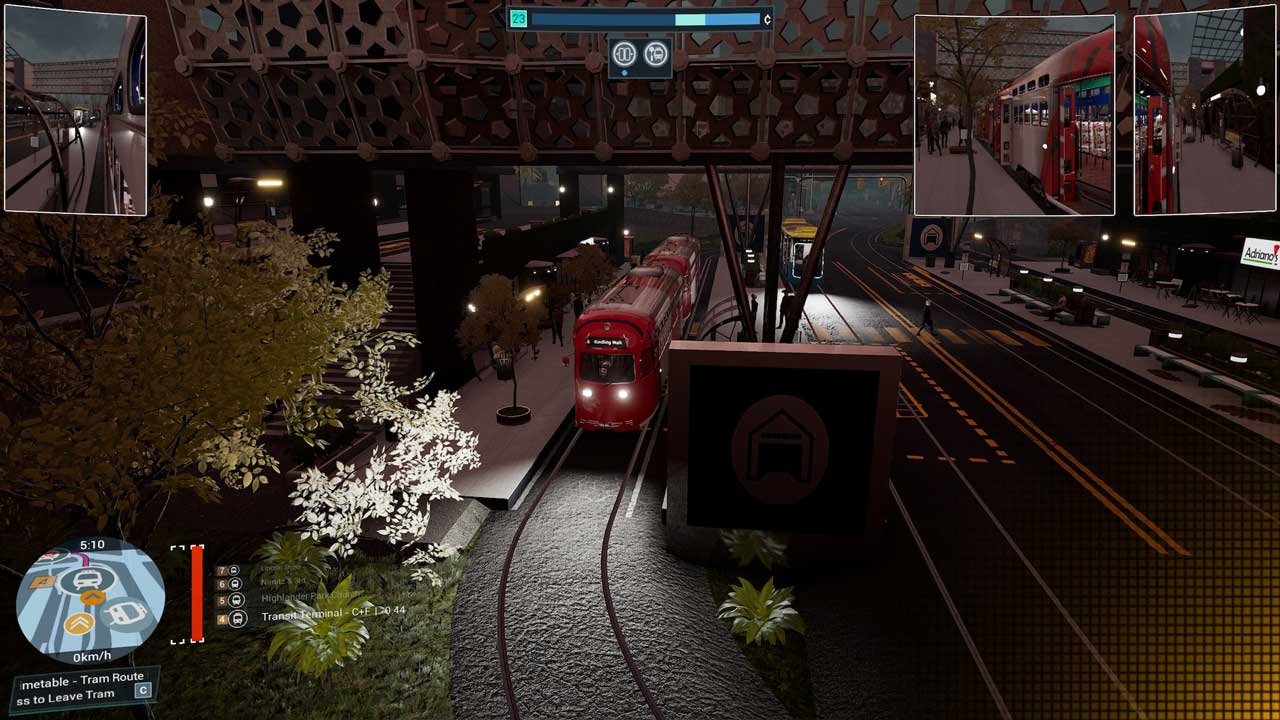Select the tram stop indicator icon
This screenshot has width=1280, height=720.
pyautogui.click(x=656, y=54)
